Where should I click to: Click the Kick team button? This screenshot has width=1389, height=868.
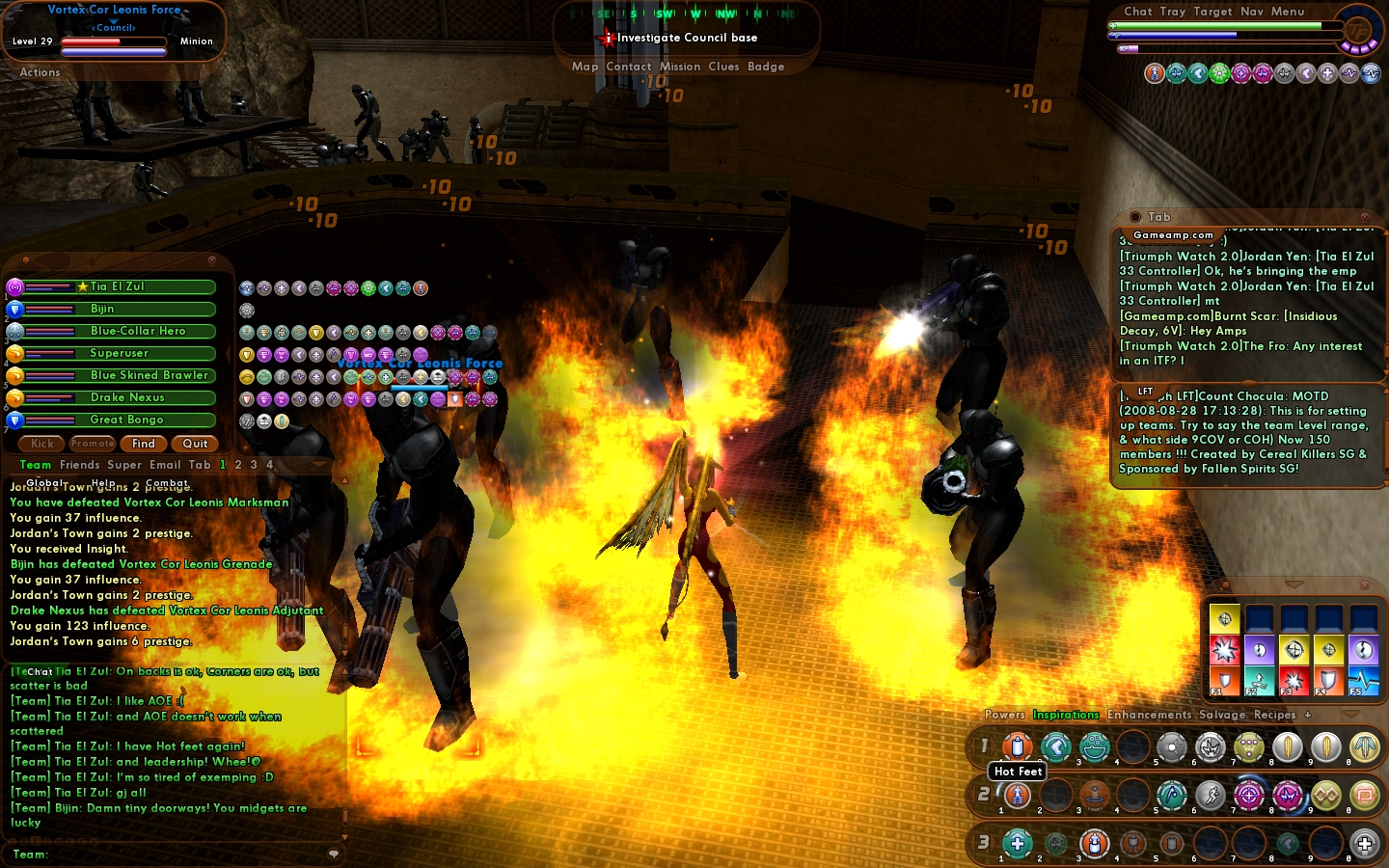(x=42, y=444)
